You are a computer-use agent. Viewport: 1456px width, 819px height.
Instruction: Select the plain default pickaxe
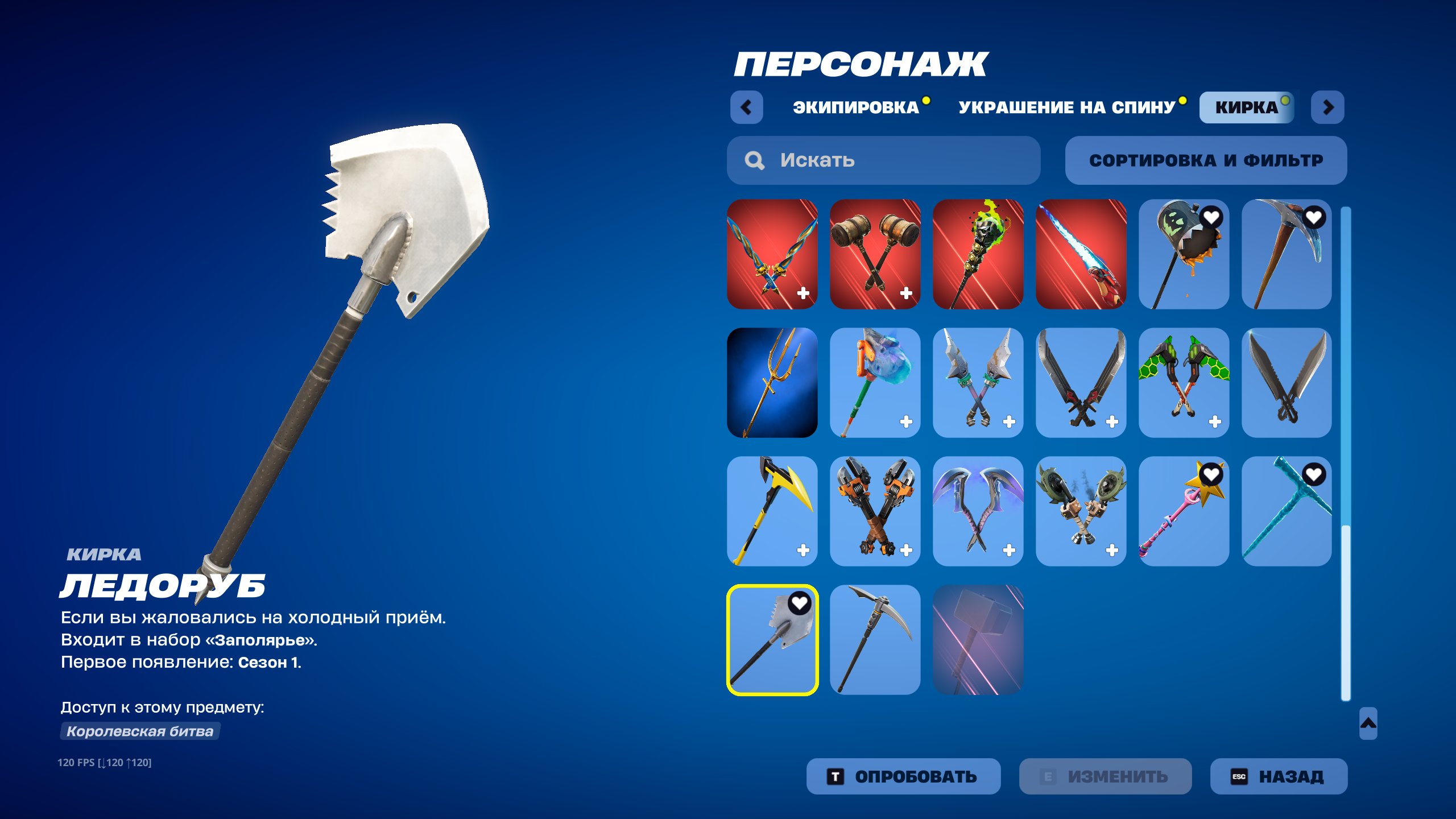[875, 640]
